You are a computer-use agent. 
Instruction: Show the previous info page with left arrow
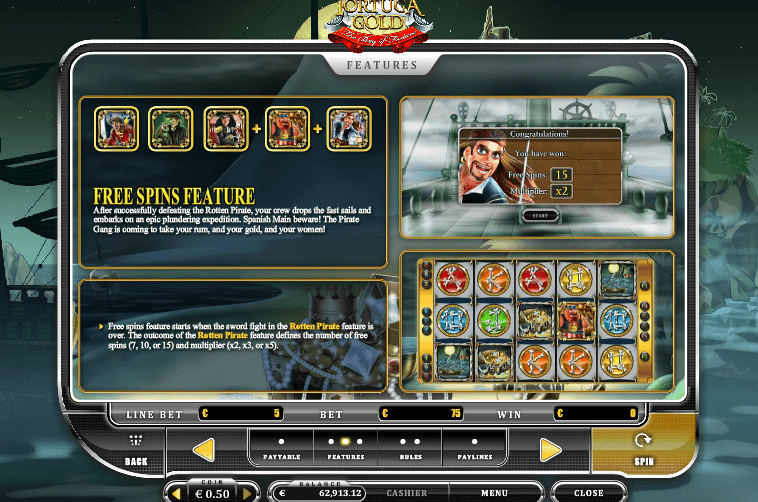pyautogui.click(x=203, y=450)
